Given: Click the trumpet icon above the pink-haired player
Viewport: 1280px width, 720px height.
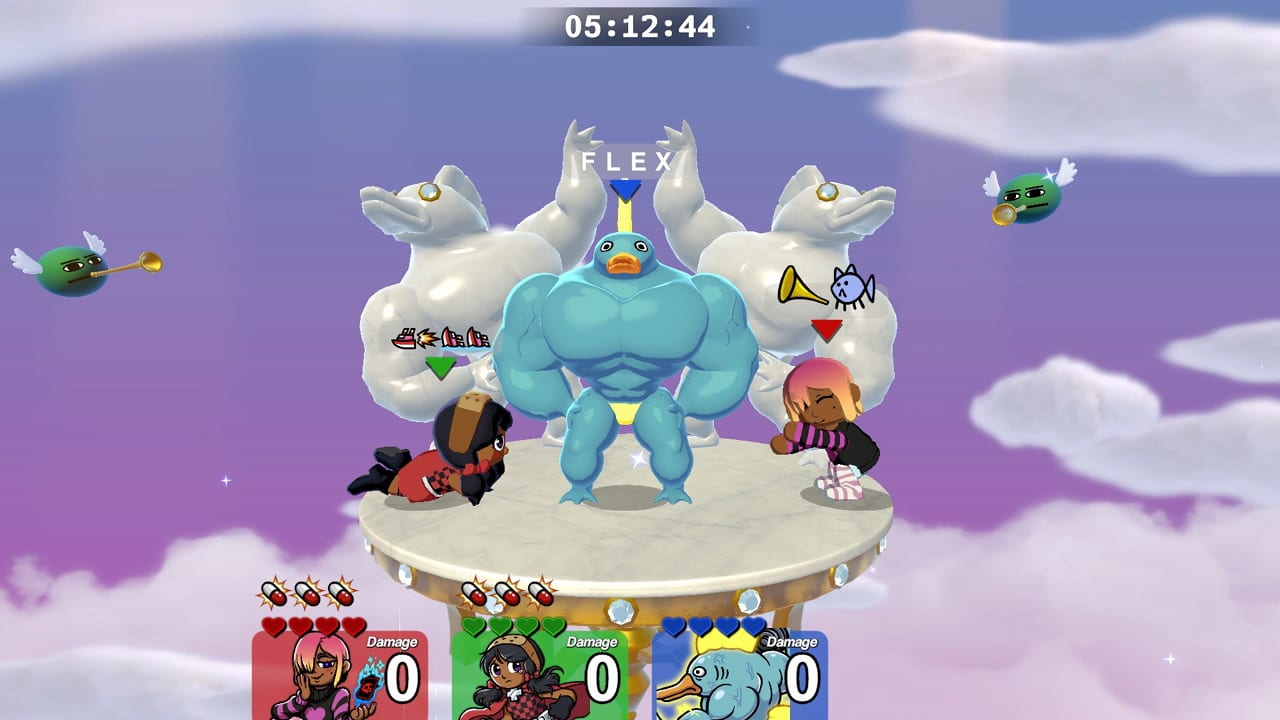Looking at the screenshot, I should coord(800,288).
